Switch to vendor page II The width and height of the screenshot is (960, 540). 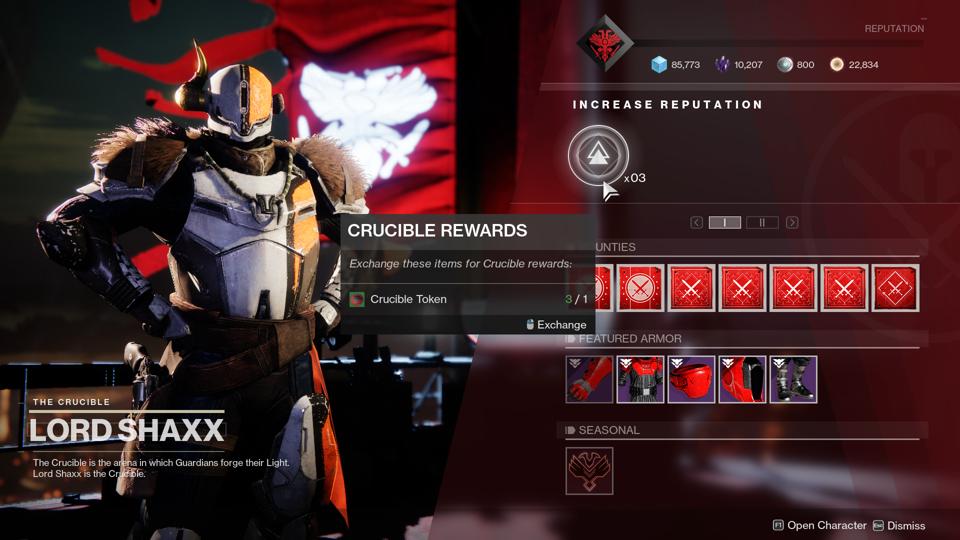coord(762,222)
